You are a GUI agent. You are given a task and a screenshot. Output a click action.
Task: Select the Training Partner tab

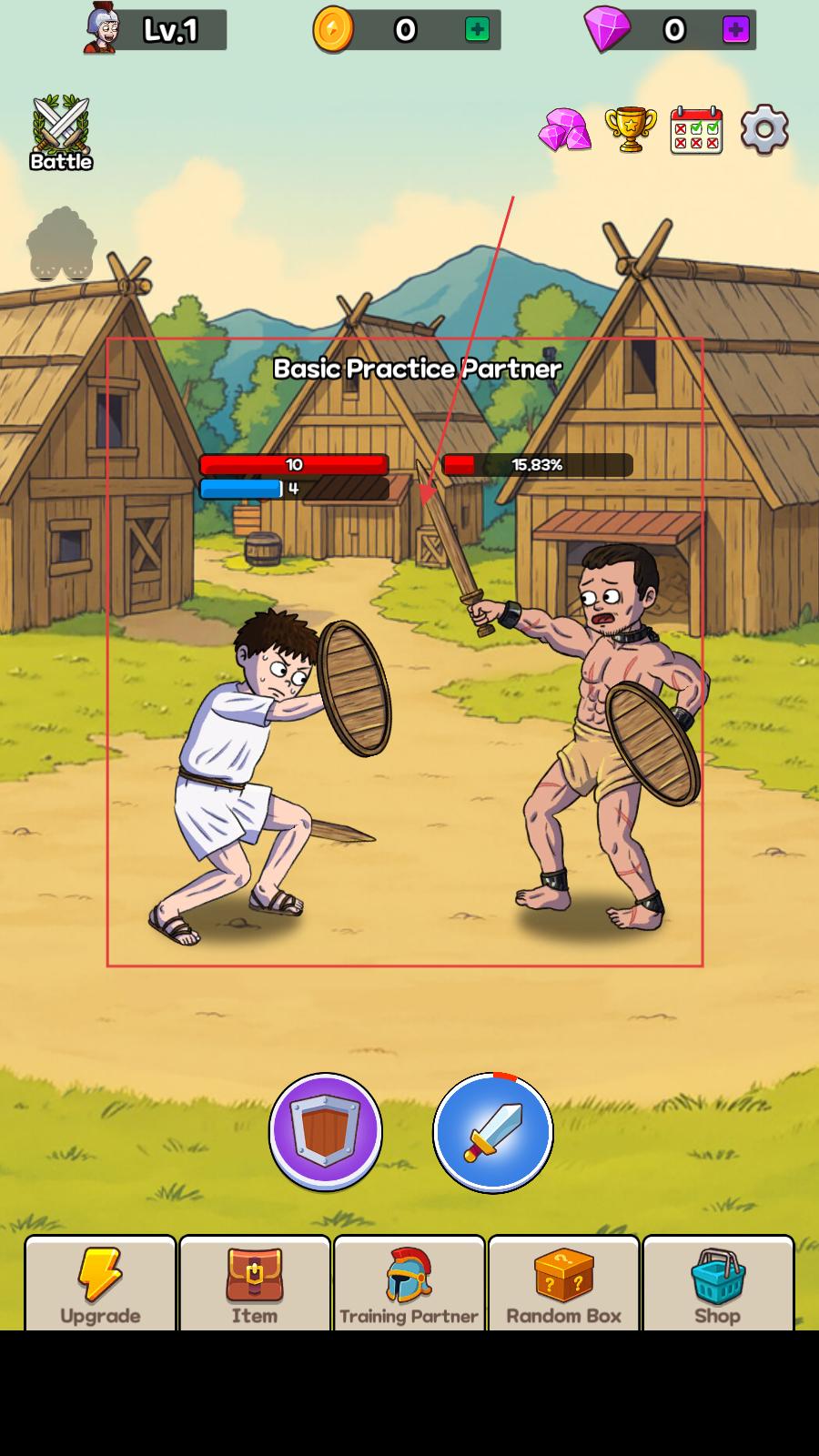pyautogui.click(x=409, y=1284)
